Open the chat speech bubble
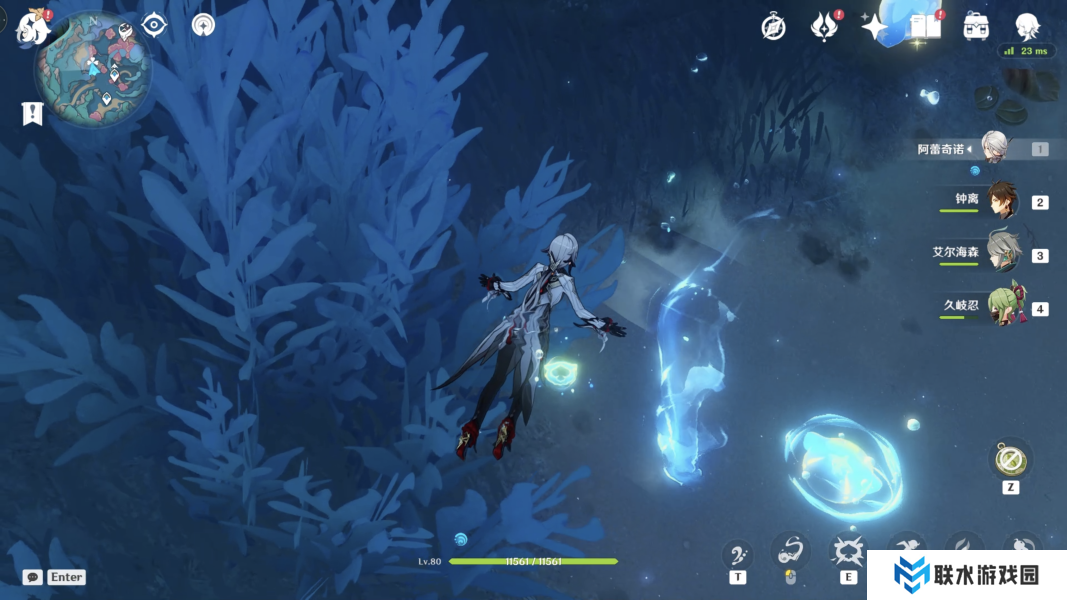This screenshot has width=1067, height=600. [x=33, y=577]
